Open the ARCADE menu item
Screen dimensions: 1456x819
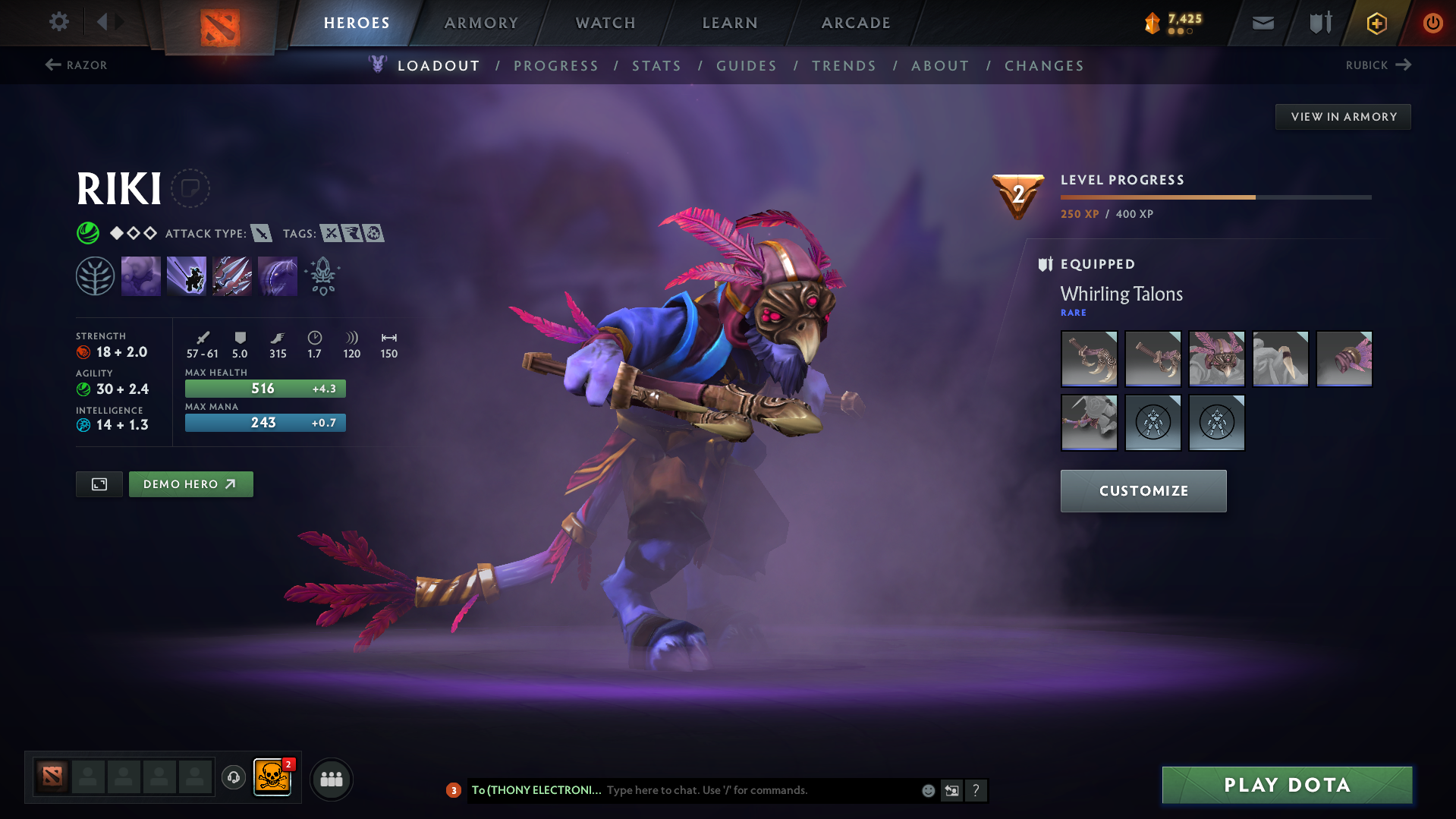856,23
